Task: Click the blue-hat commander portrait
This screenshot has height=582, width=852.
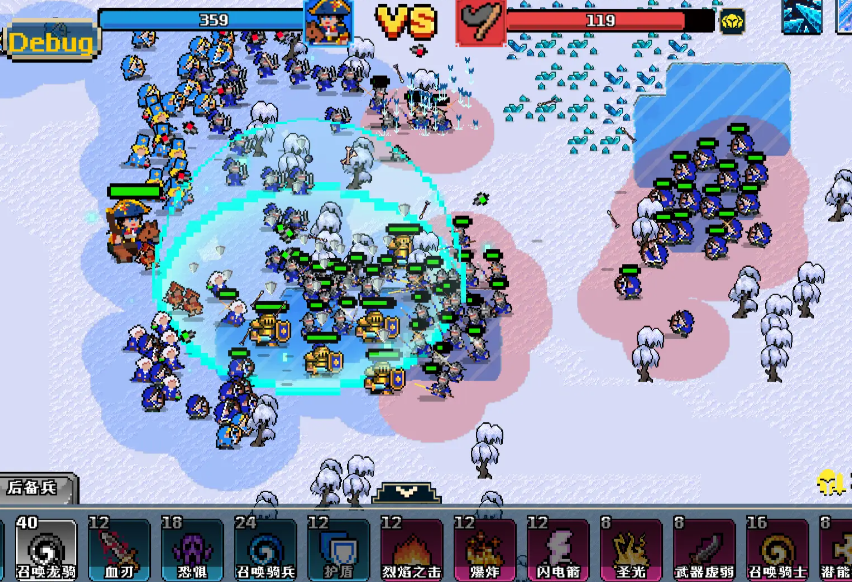Action: point(328,22)
